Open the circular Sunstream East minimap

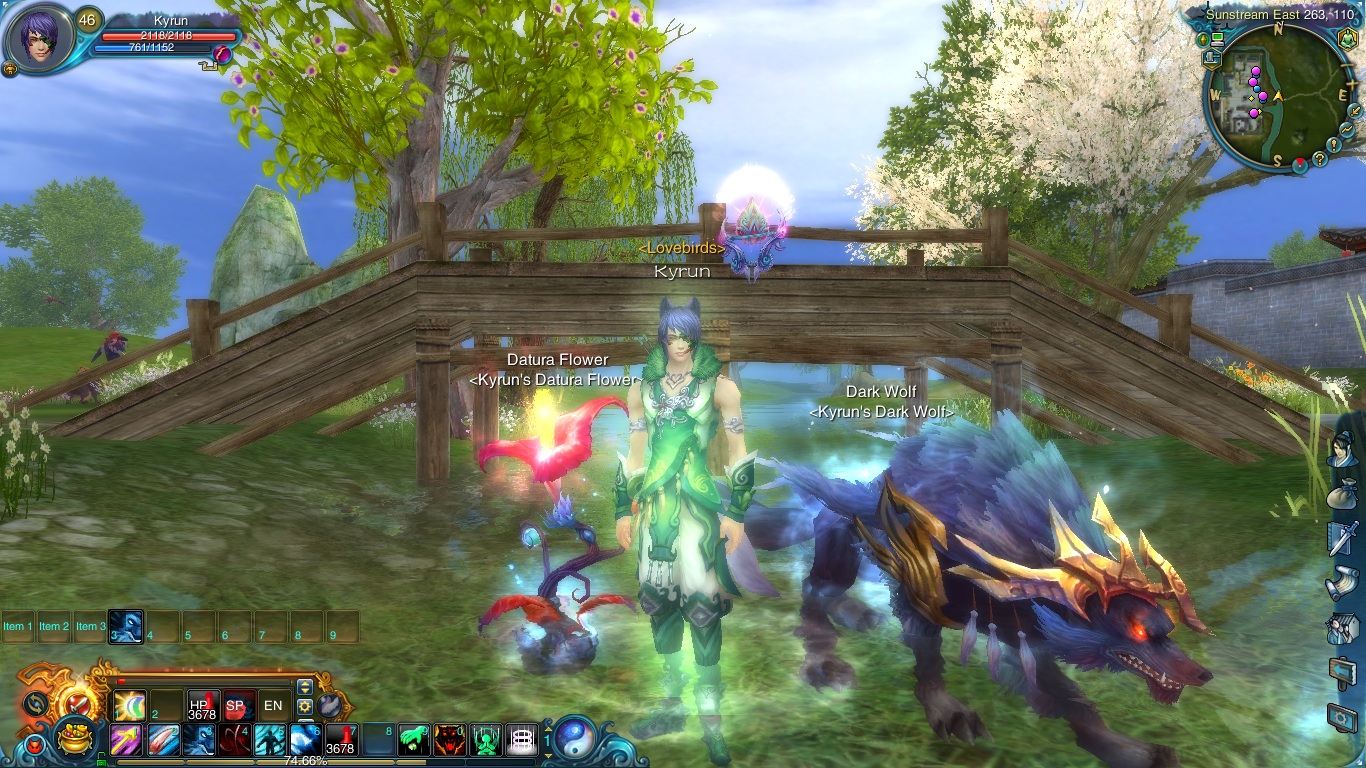(1277, 97)
